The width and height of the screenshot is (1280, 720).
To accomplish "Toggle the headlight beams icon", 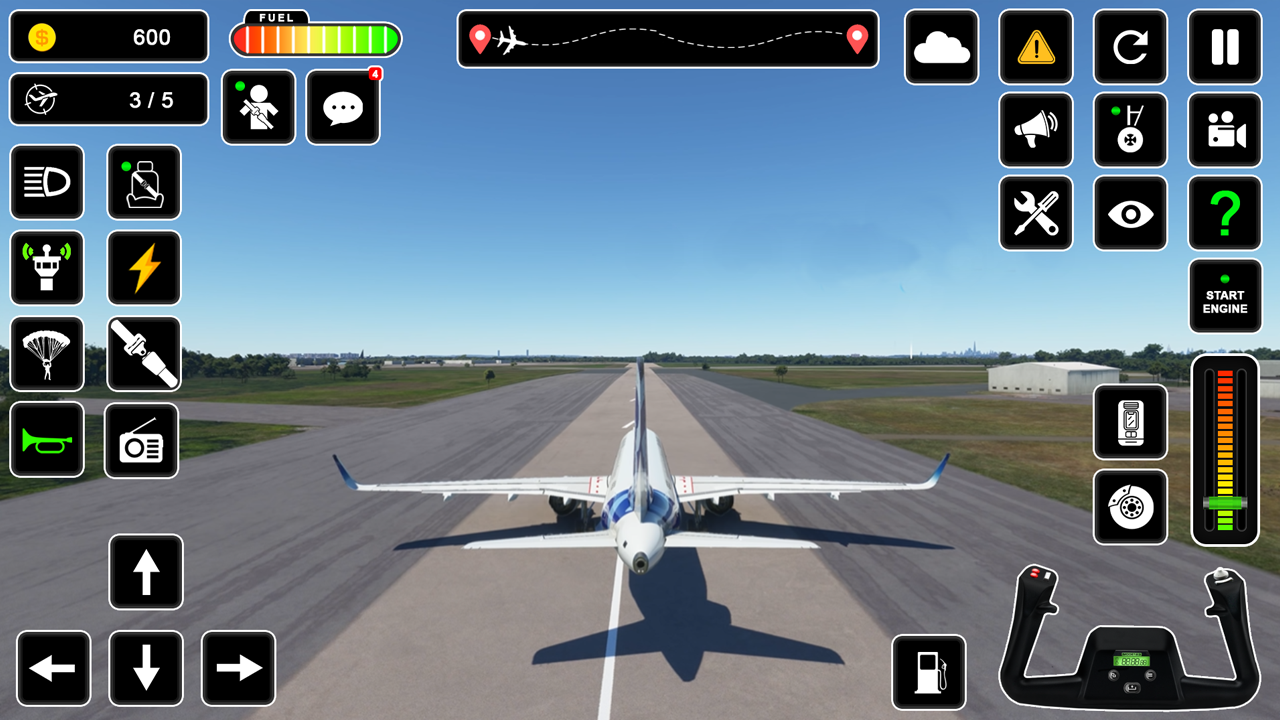I will (x=47, y=183).
